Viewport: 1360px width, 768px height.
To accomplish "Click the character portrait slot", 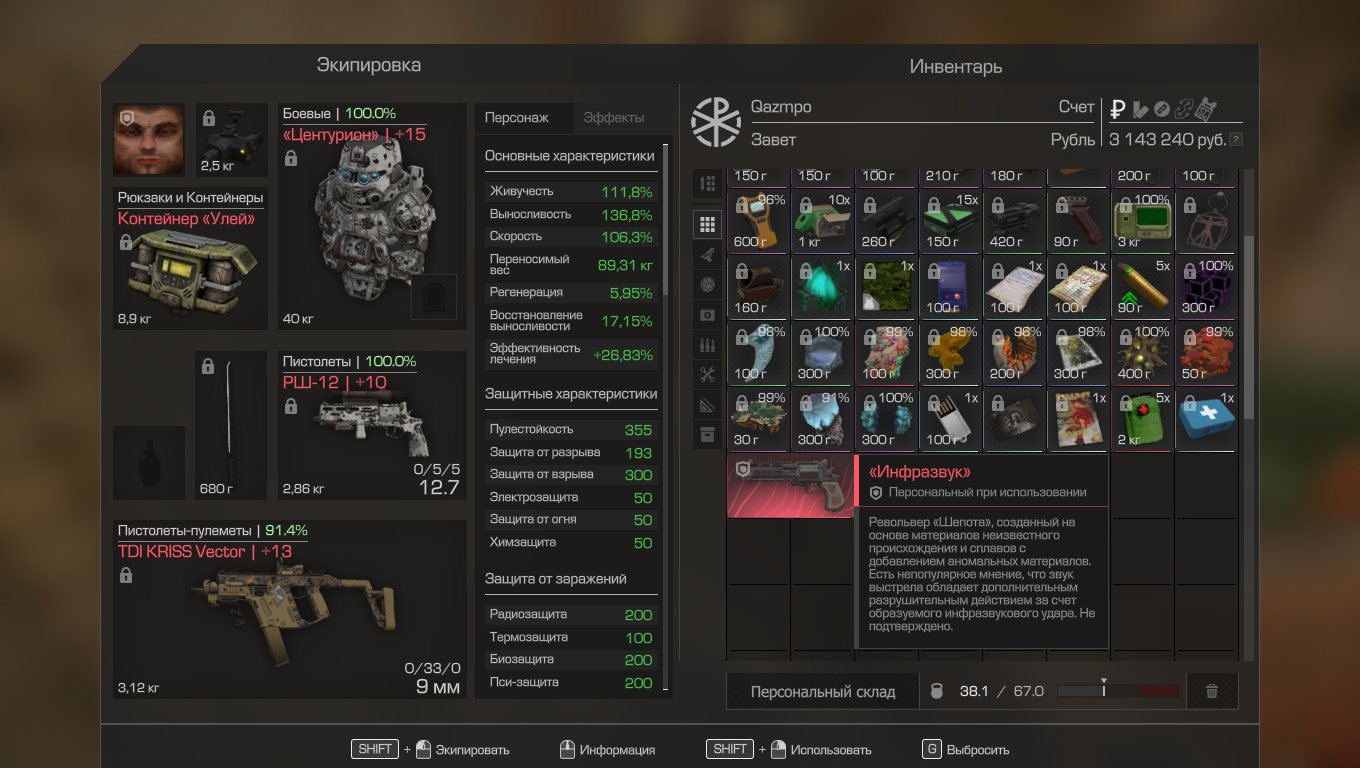I will 149,139.
